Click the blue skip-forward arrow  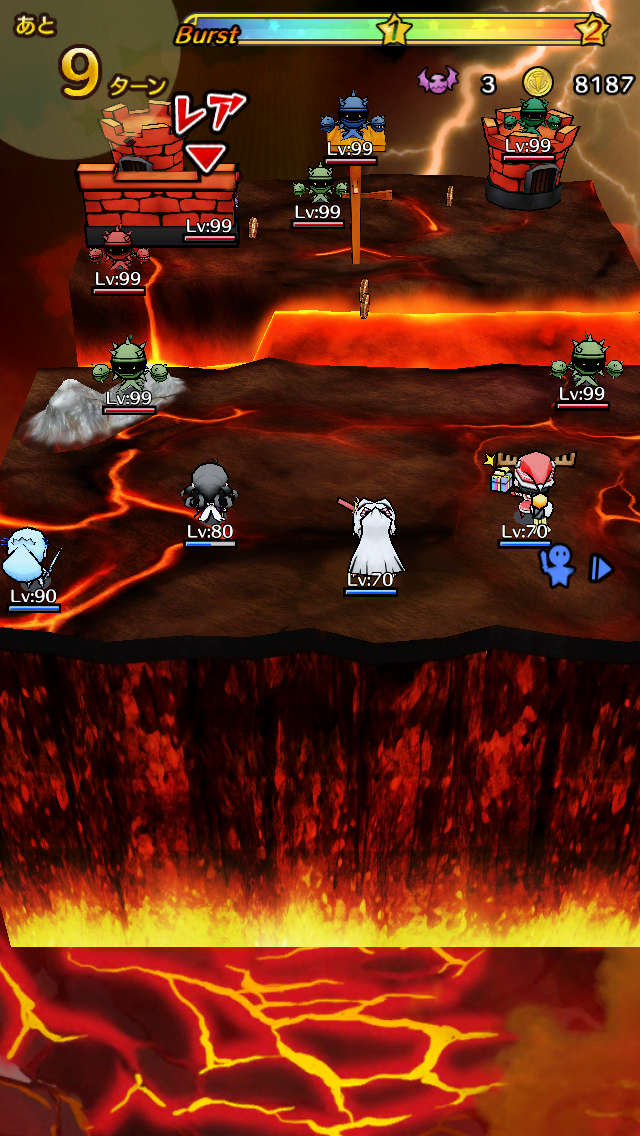(x=600, y=569)
